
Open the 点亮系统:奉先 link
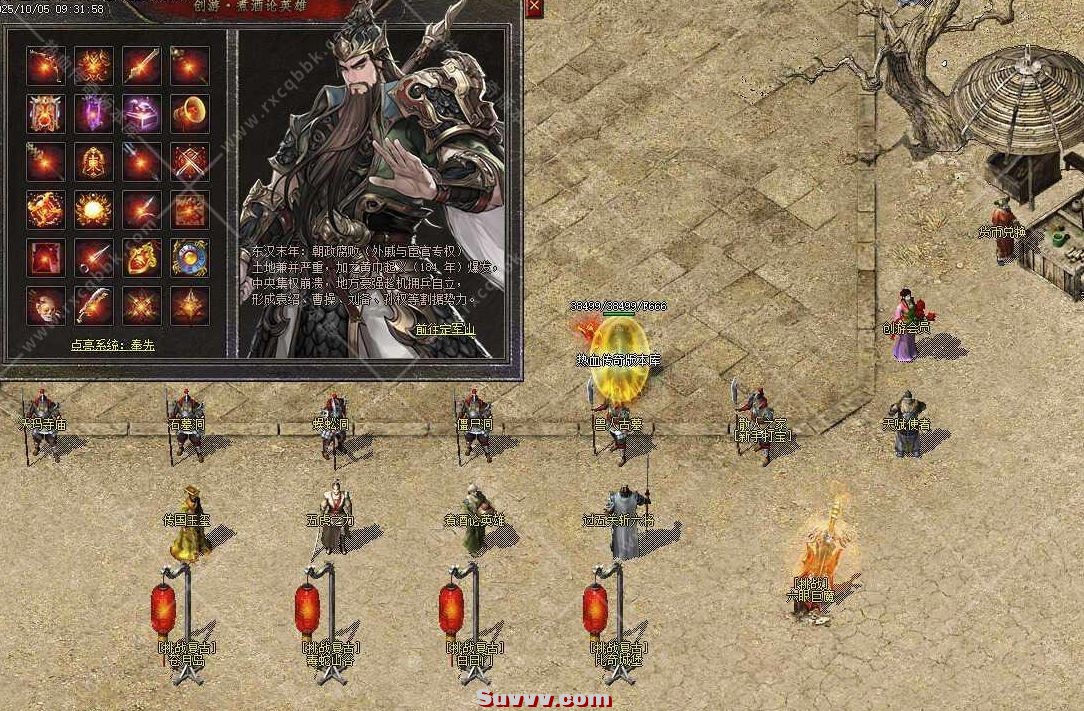pyautogui.click(x=113, y=345)
